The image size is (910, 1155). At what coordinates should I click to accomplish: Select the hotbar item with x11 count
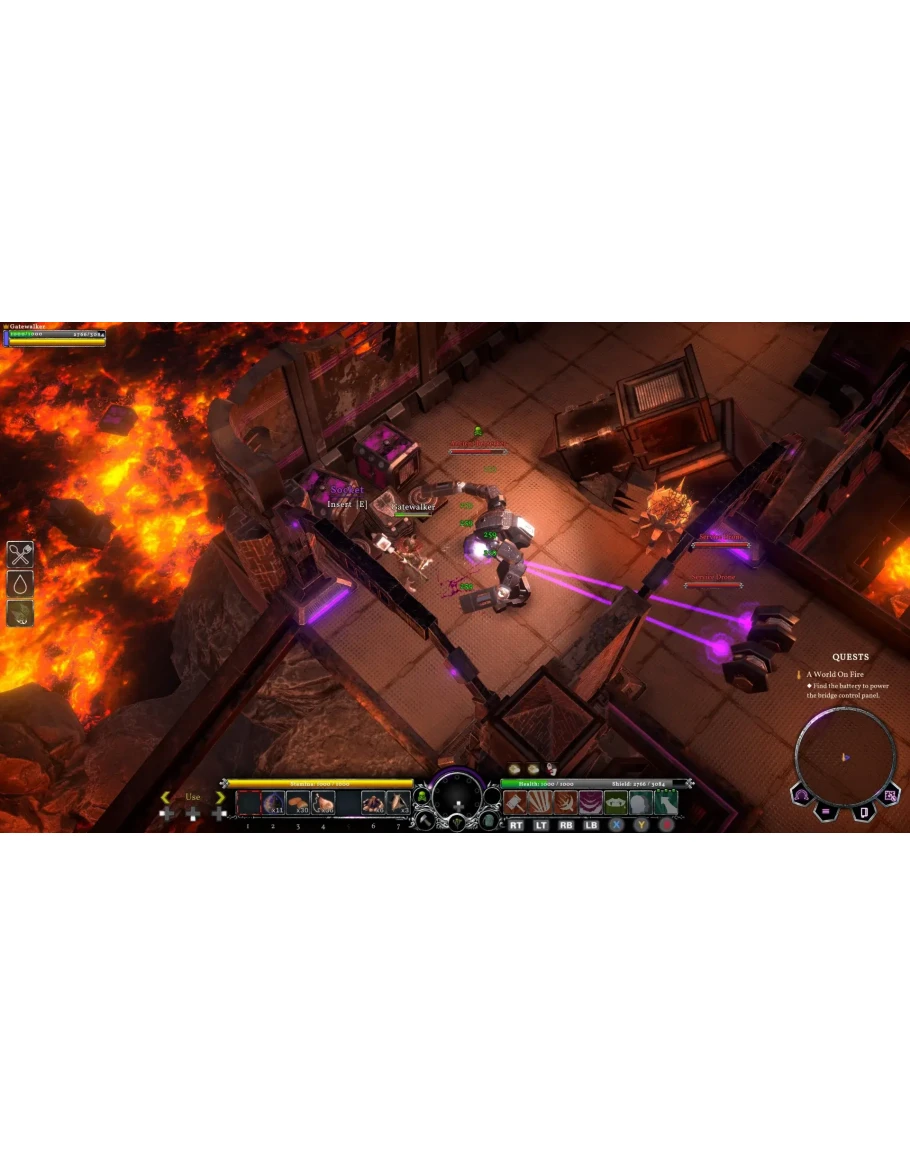273,802
